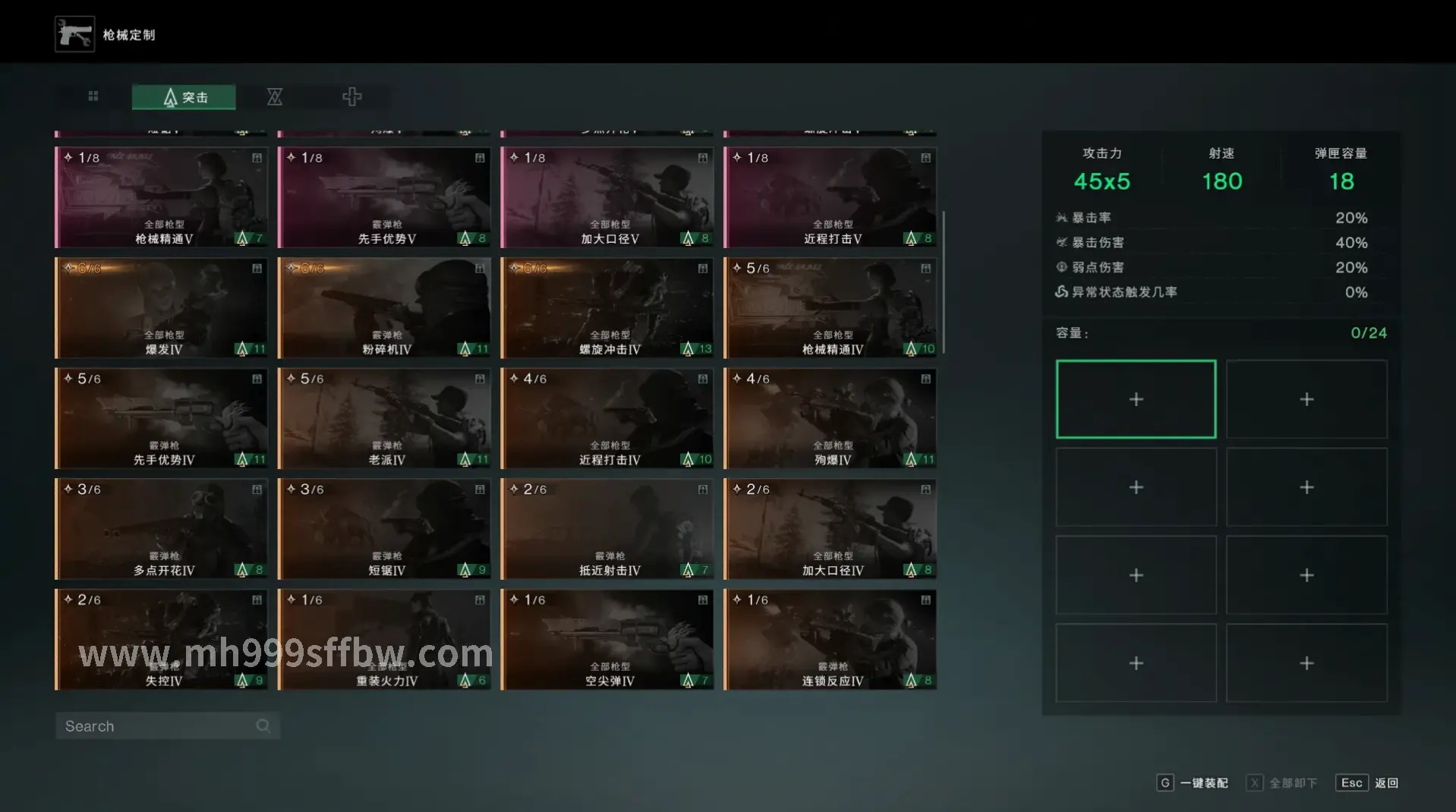Pick the 螺旋冲击IV mod card
Screen dimensions: 1456x812
(607, 308)
